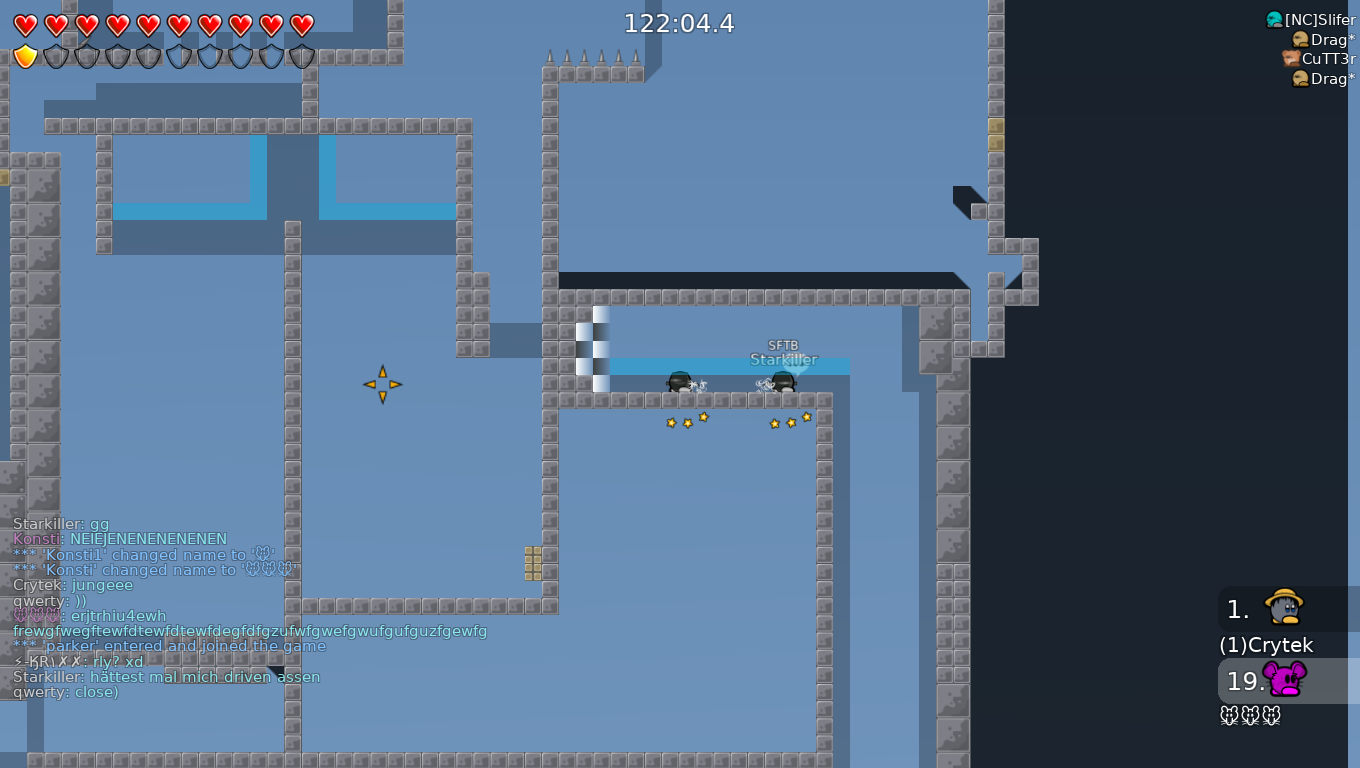Click the middle mouse emoticon below rank 19
This screenshot has height=768, width=1360.
(1251, 715)
